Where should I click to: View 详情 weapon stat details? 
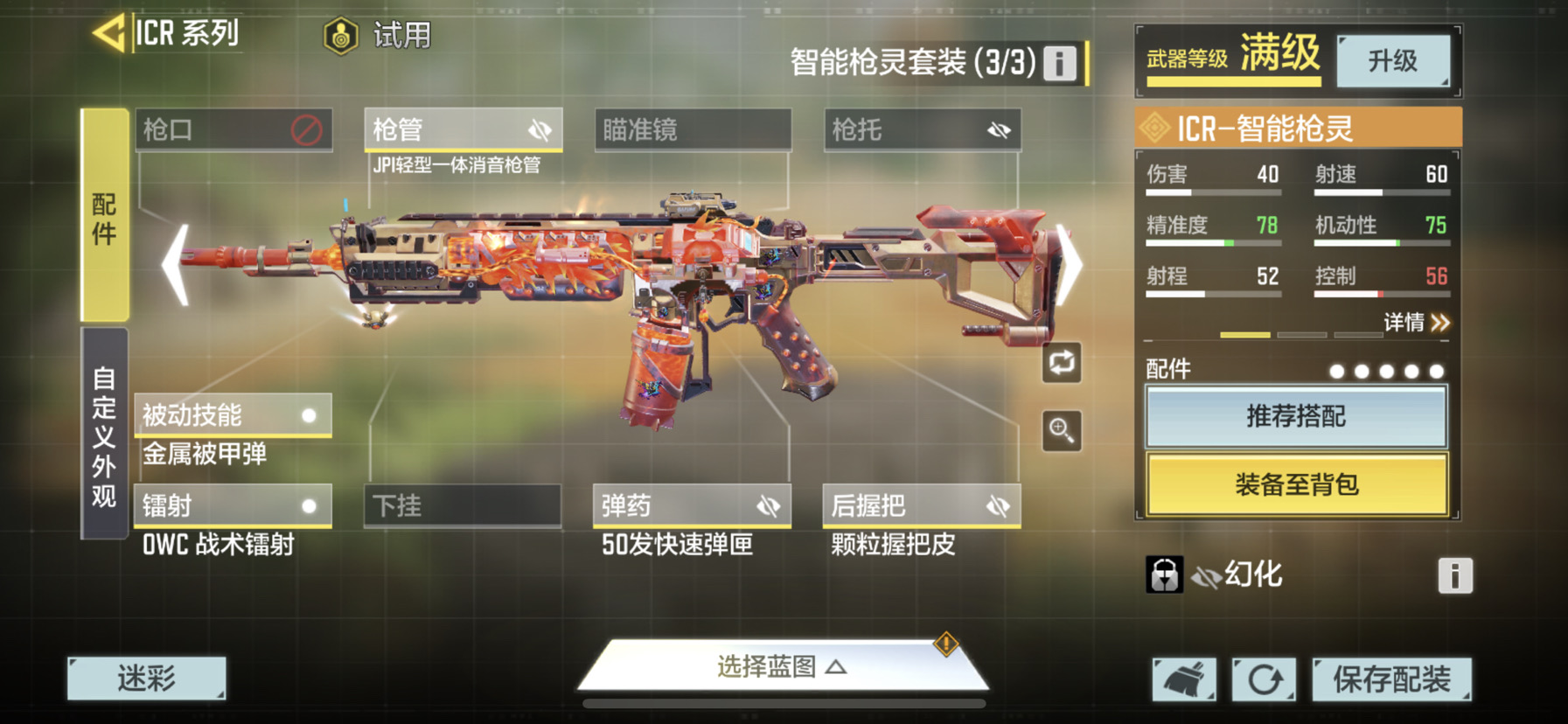point(1416,323)
